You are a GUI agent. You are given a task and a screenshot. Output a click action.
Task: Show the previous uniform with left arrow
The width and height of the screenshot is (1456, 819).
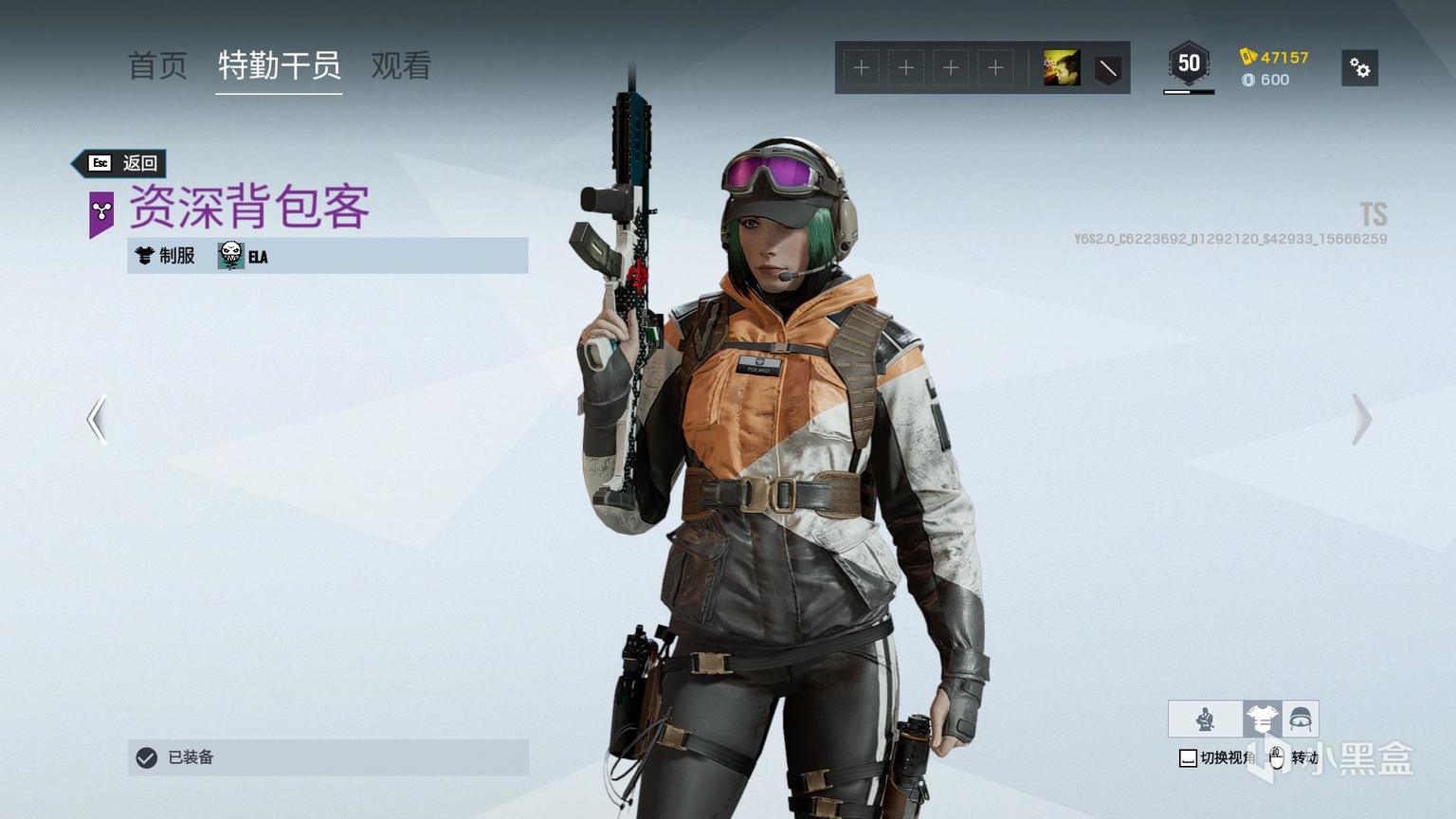tap(97, 419)
